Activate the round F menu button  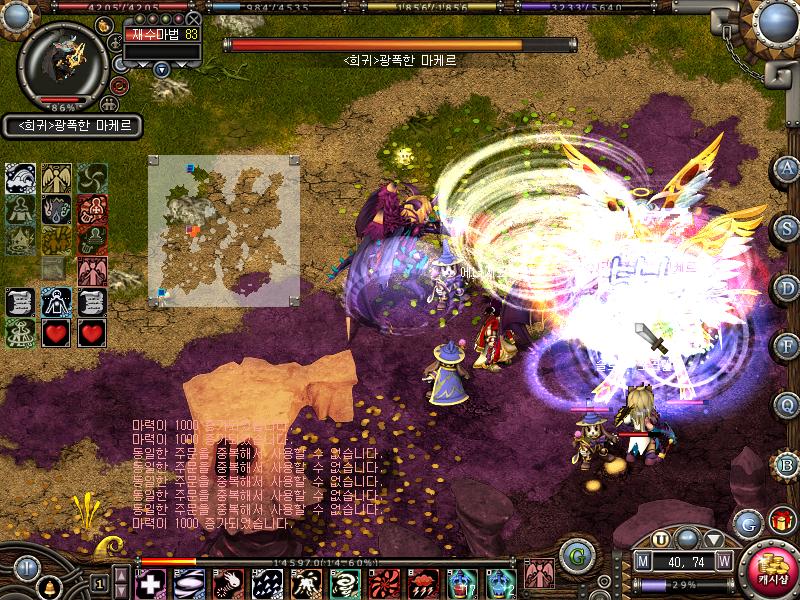787,346
